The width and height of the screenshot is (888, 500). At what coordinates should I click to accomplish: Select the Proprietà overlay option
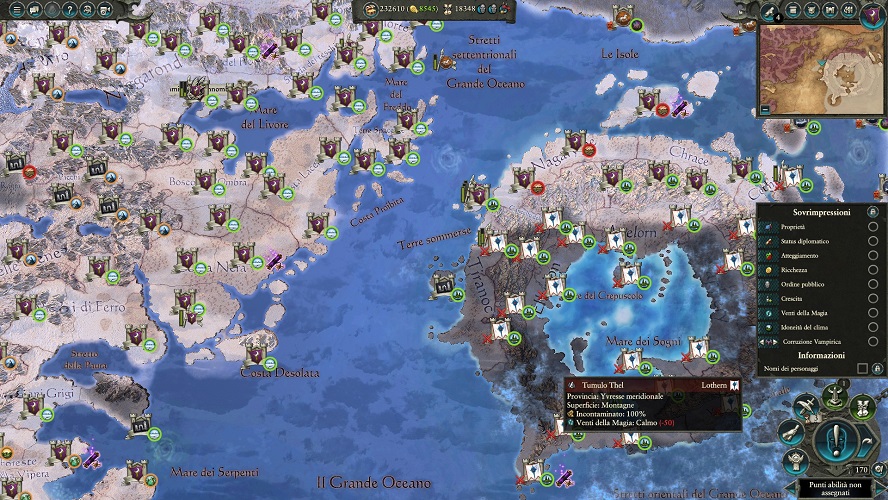click(x=873, y=227)
